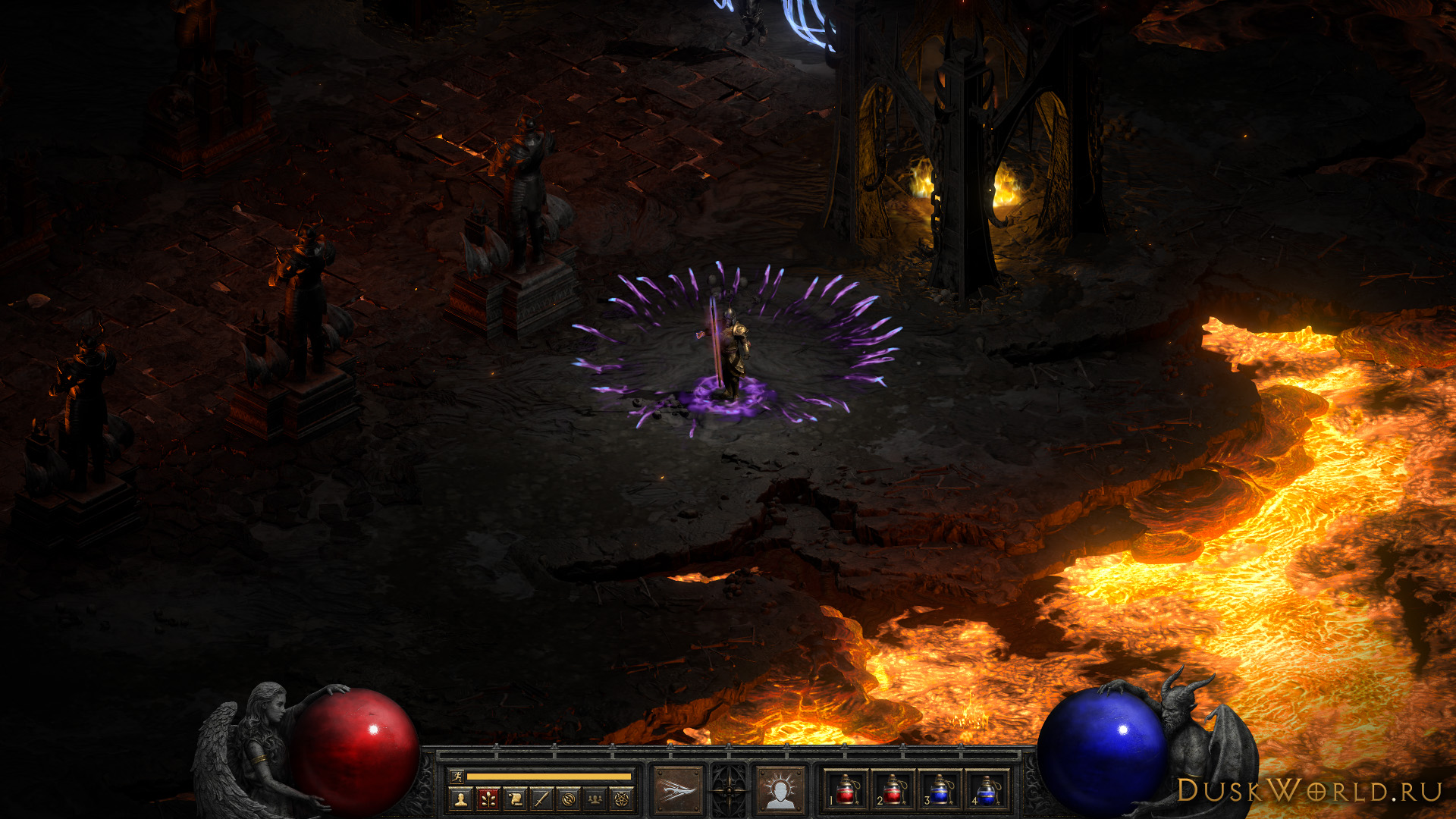This screenshot has height=819, width=1456.
Task: Use the blue mana potion in belt slot 3
Action: 940,790
